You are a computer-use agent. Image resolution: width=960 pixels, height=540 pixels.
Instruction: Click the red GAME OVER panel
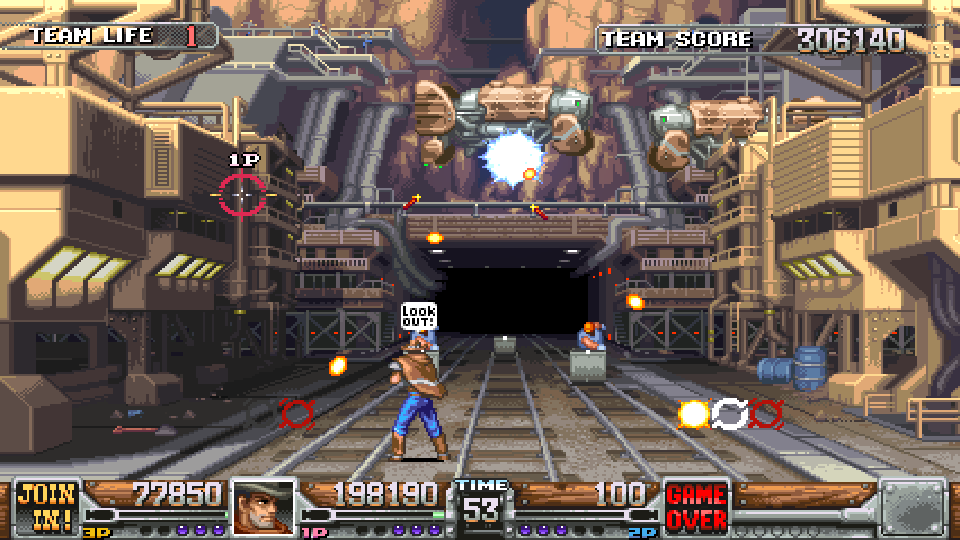coord(696,508)
